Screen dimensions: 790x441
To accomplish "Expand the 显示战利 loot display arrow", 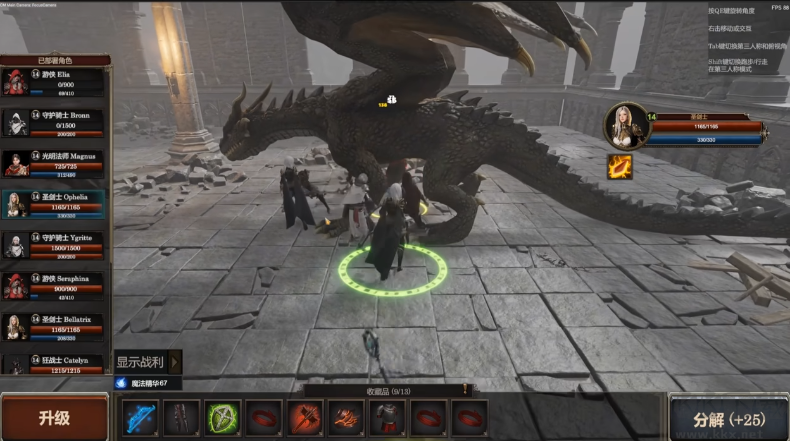I will [x=176, y=361].
